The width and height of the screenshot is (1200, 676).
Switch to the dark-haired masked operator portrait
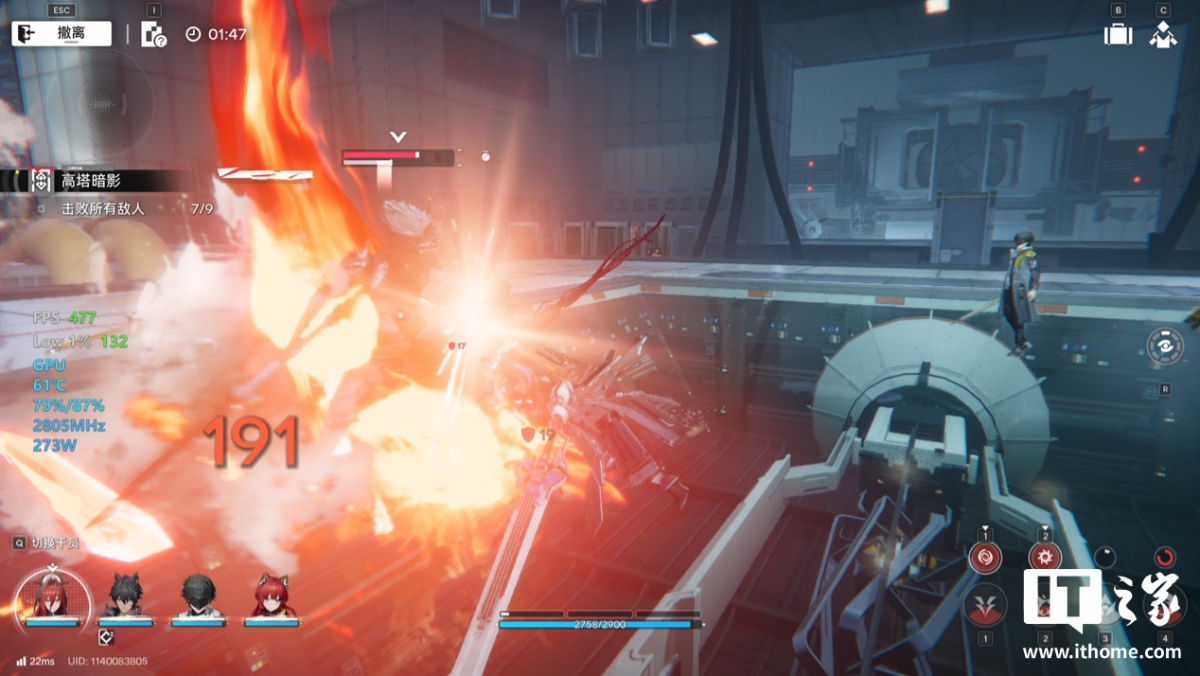198,596
